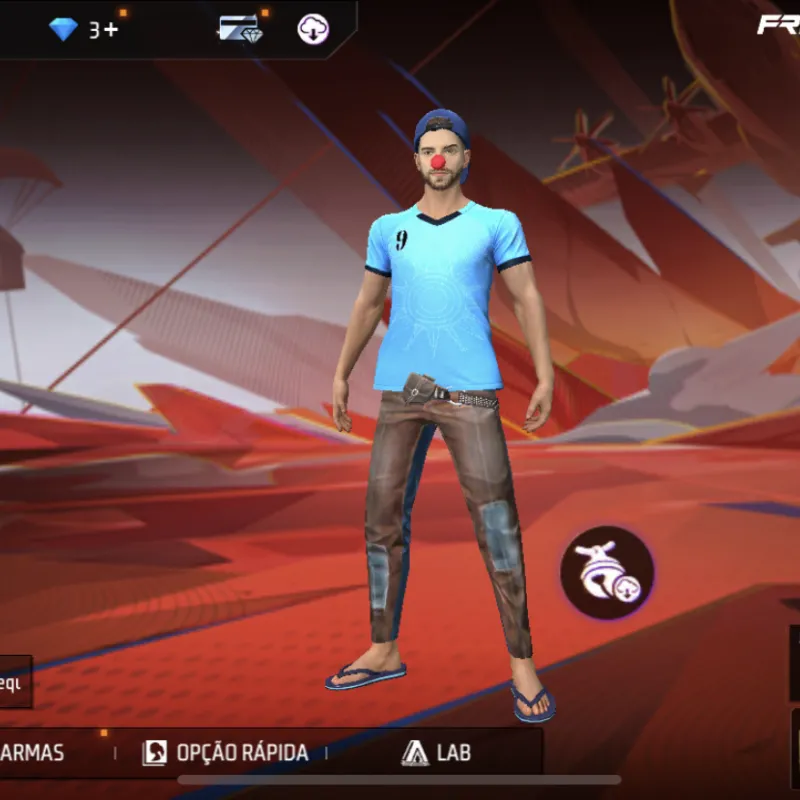Open the LAB section
800x800 pixels.
(436, 753)
